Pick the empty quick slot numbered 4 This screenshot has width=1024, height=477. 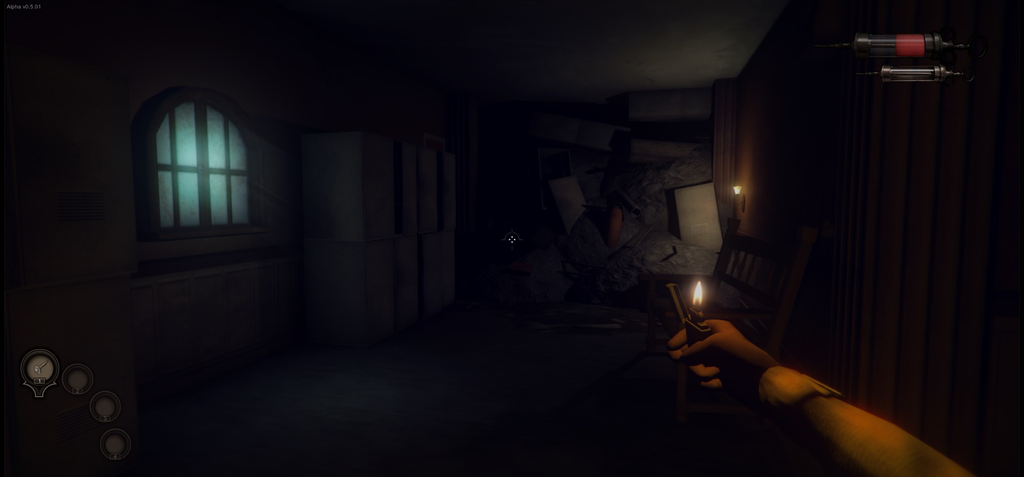click(x=115, y=443)
